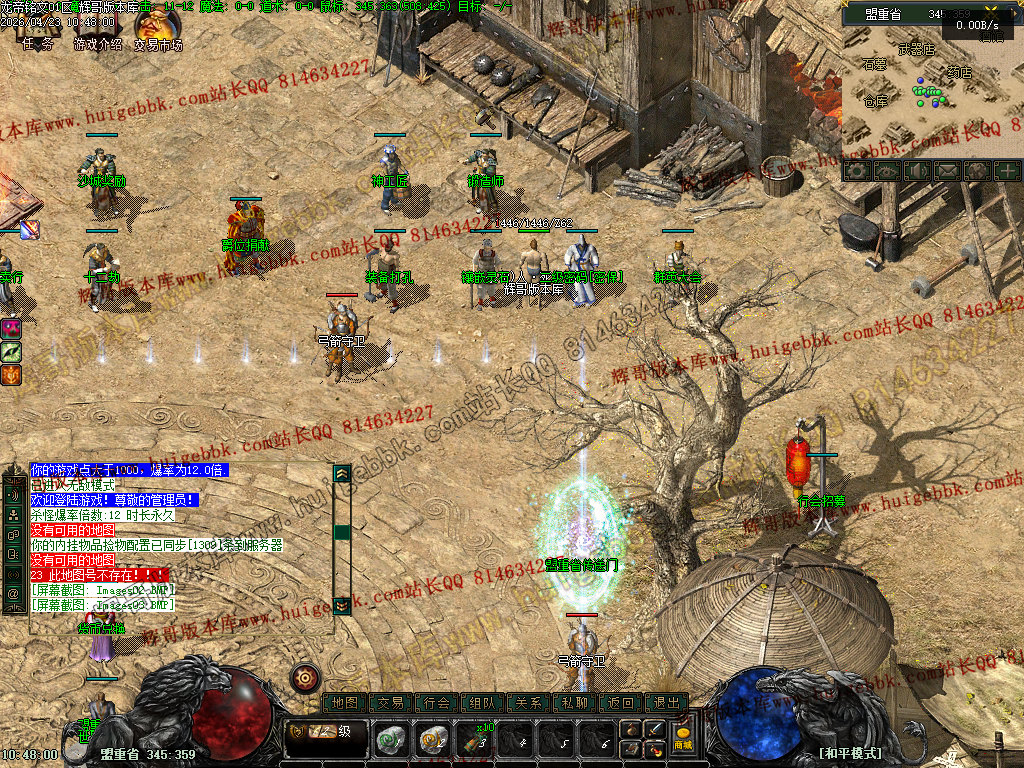Choose the 退出 exit button
The height and width of the screenshot is (768, 1024).
[x=667, y=703]
